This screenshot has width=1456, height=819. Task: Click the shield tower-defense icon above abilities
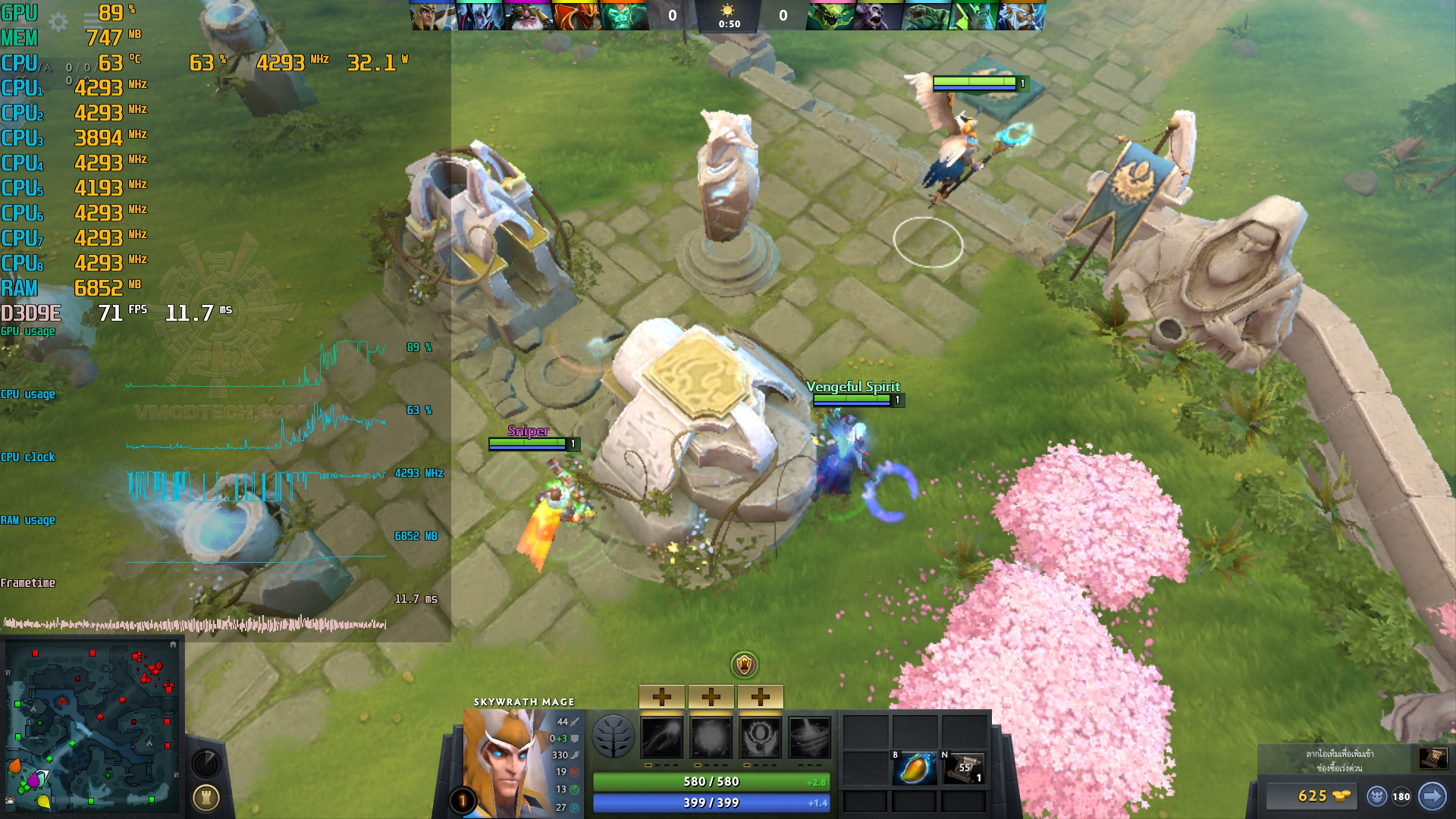click(x=745, y=665)
